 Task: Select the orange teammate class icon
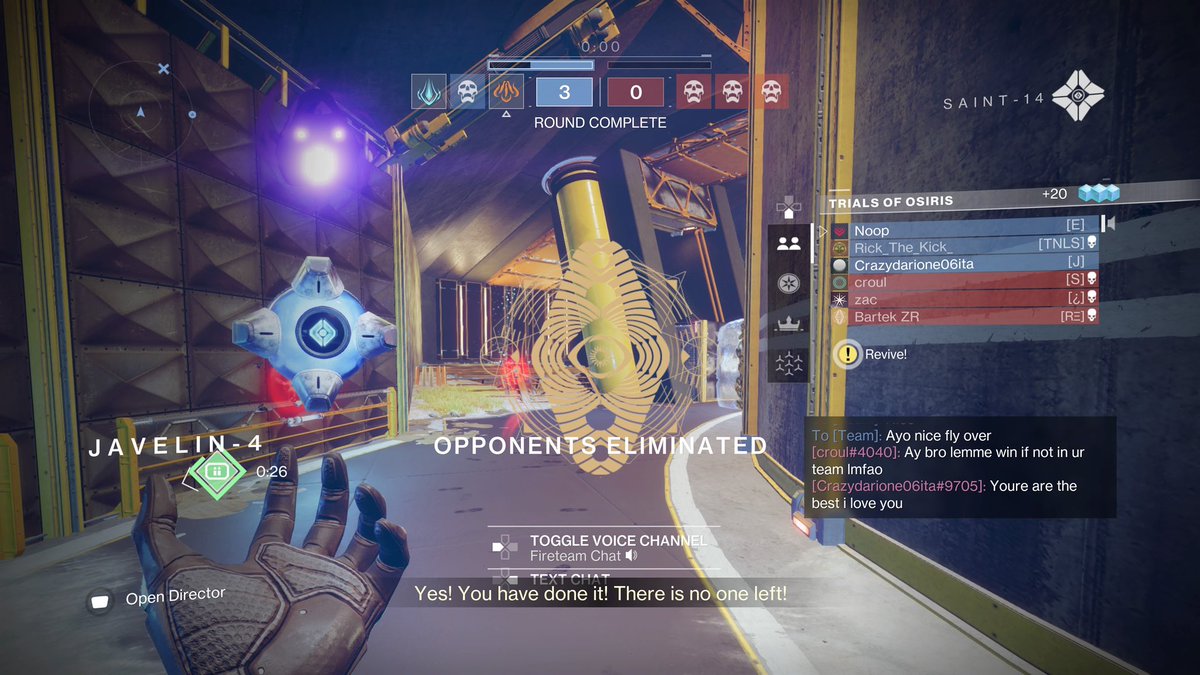[x=506, y=92]
